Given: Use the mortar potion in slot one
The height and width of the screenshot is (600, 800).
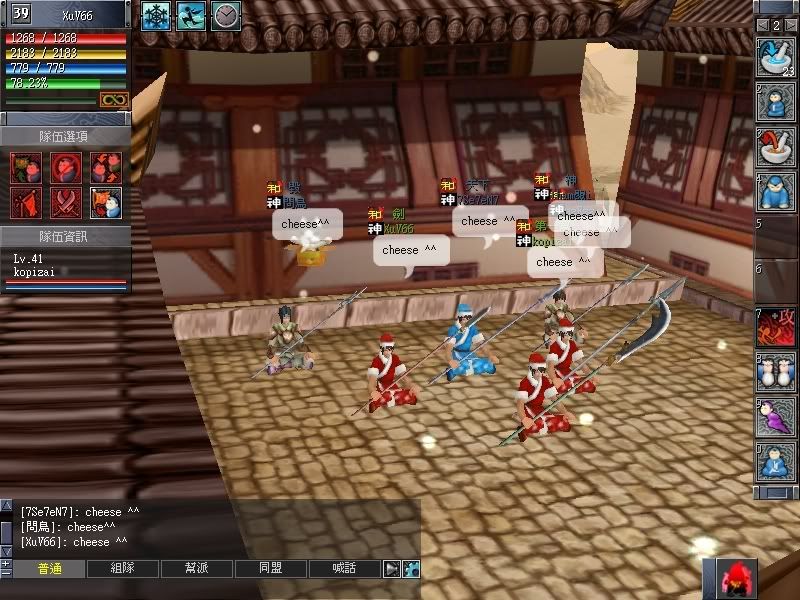Looking at the screenshot, I should [x=775, y=56].
